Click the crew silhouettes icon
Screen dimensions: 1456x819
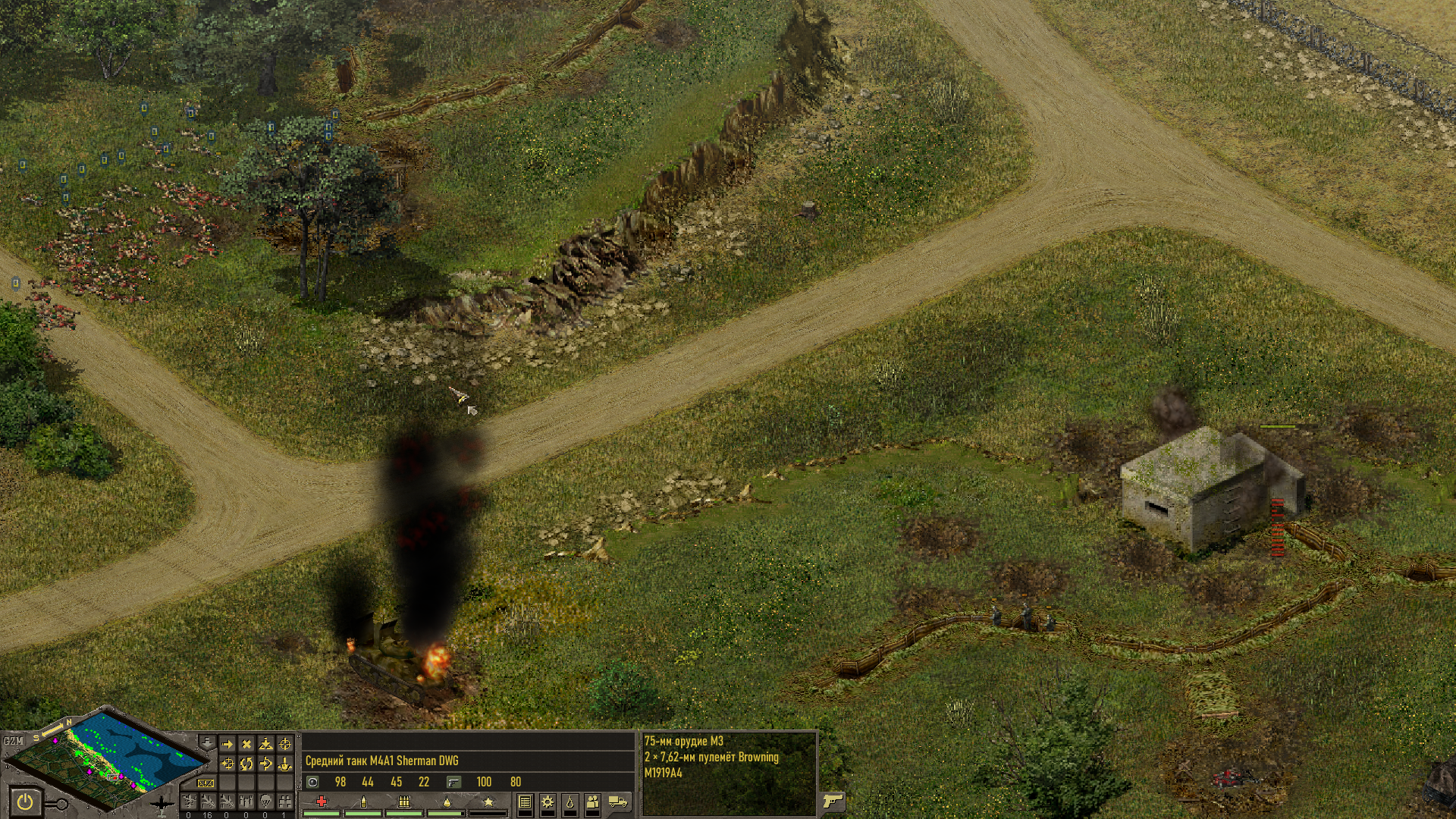click(592, 802)
